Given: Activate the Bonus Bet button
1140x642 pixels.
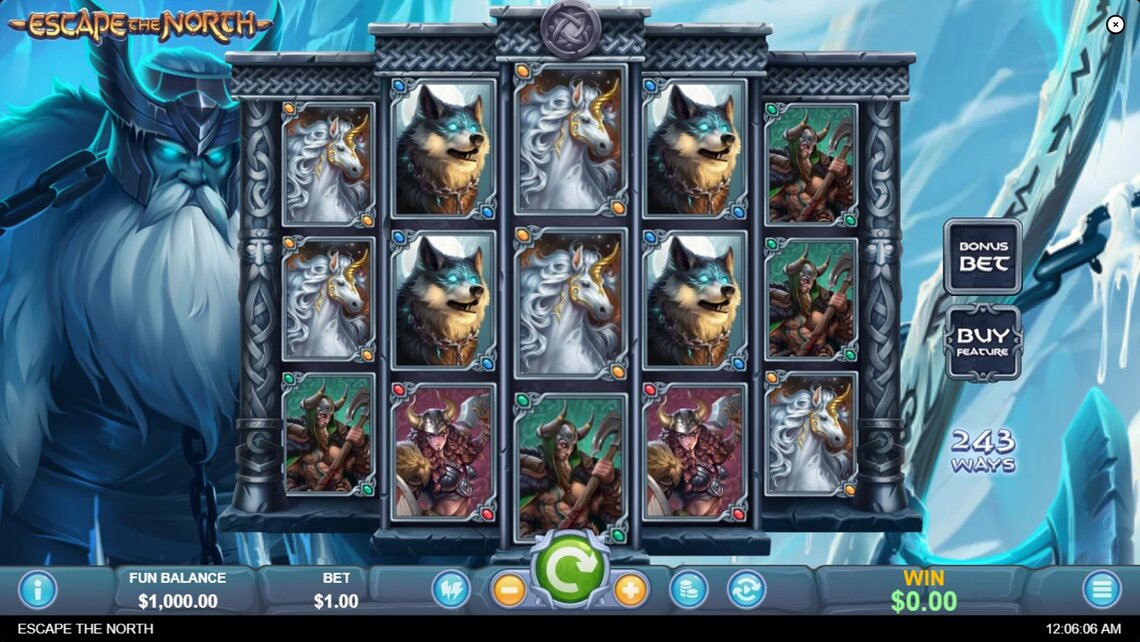Looking at the screenshot, I should tap(983, 256).
